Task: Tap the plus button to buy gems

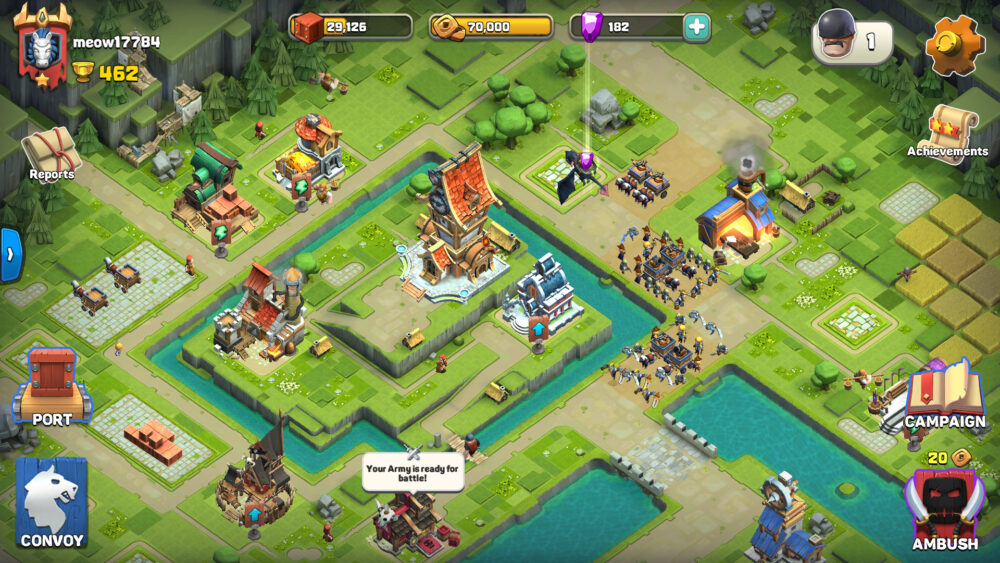Action: tap(696, 27)
